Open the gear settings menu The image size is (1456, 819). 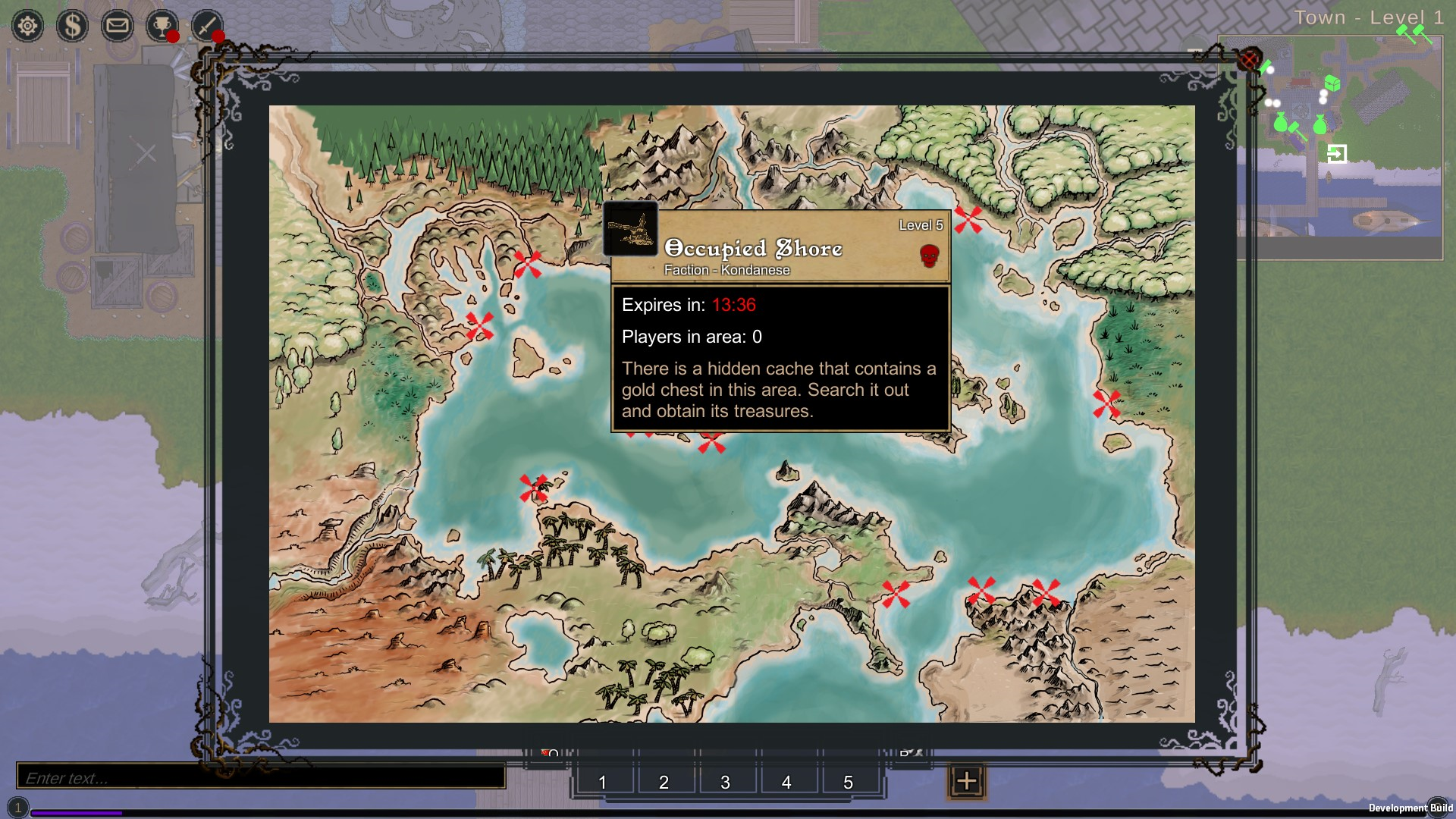click(x=28, y=27)
